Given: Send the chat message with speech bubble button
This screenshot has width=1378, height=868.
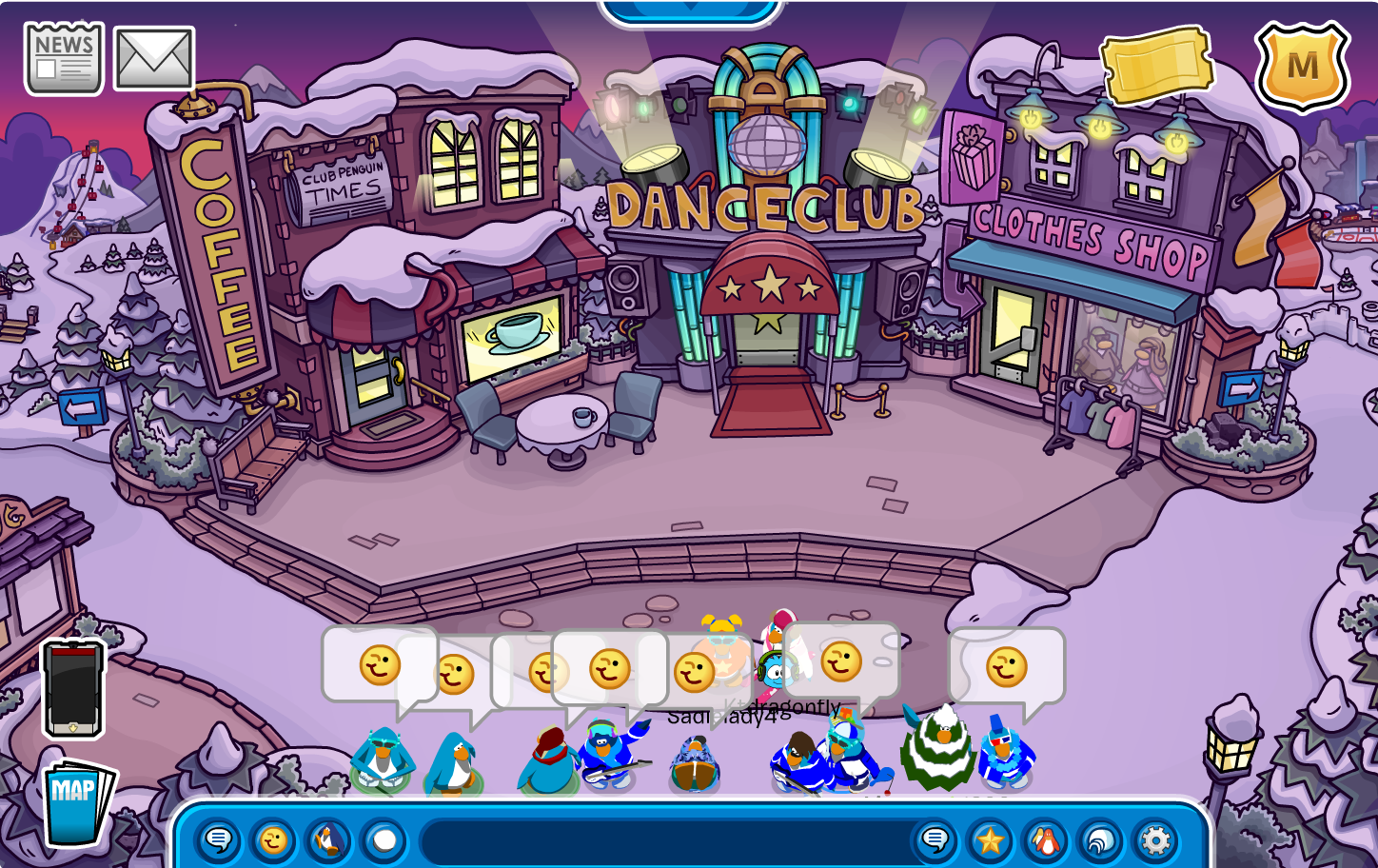Looking at the screenshot, I should tap(935, 840).
